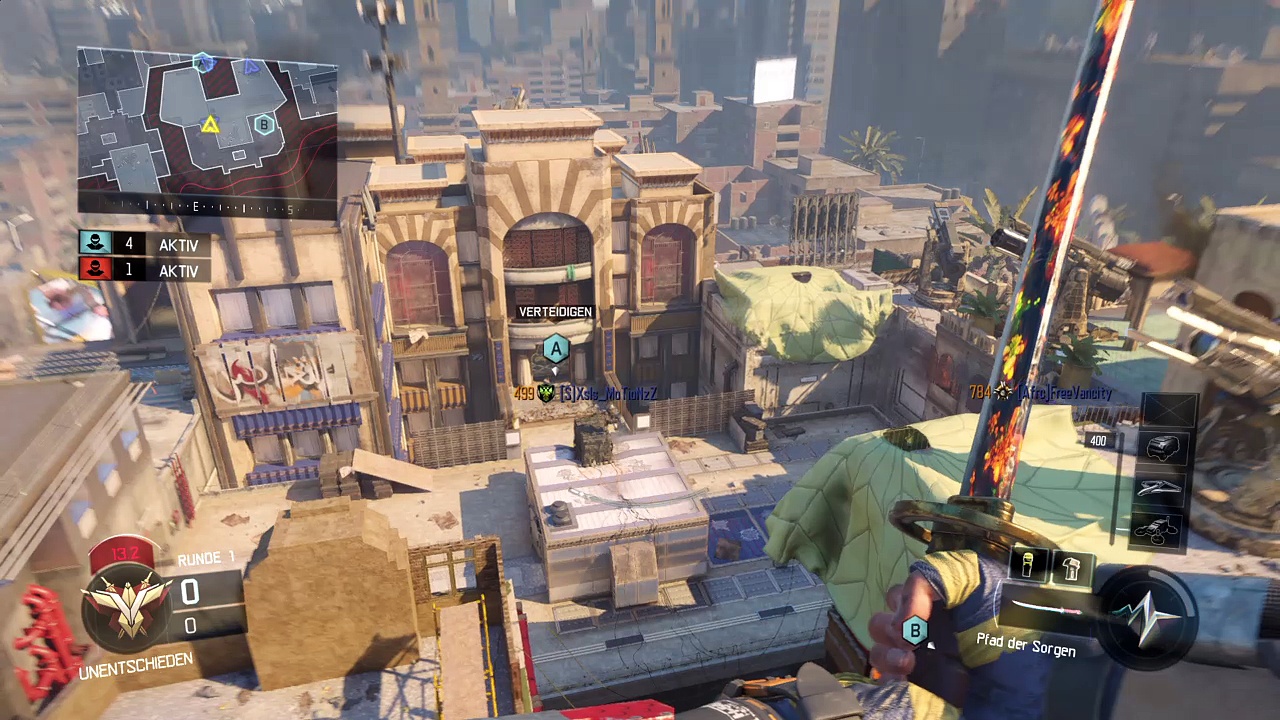Select the armored vehicle scorestreak icon
Screen dimensions: 1280x720
pos(1164,447)
